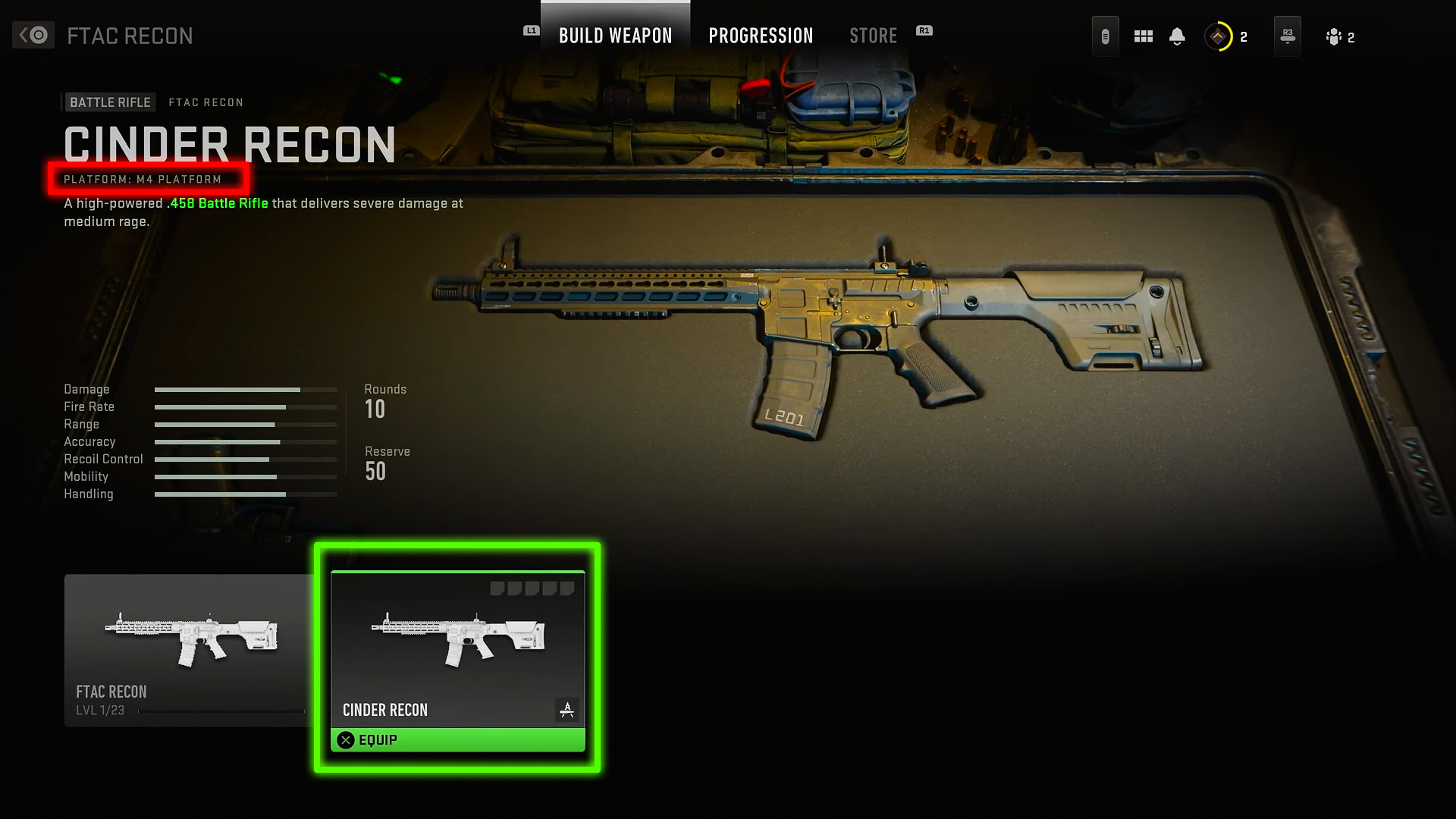Click the Damage stat bar
Screen dimensions: 1456x819
coord(246,389)
